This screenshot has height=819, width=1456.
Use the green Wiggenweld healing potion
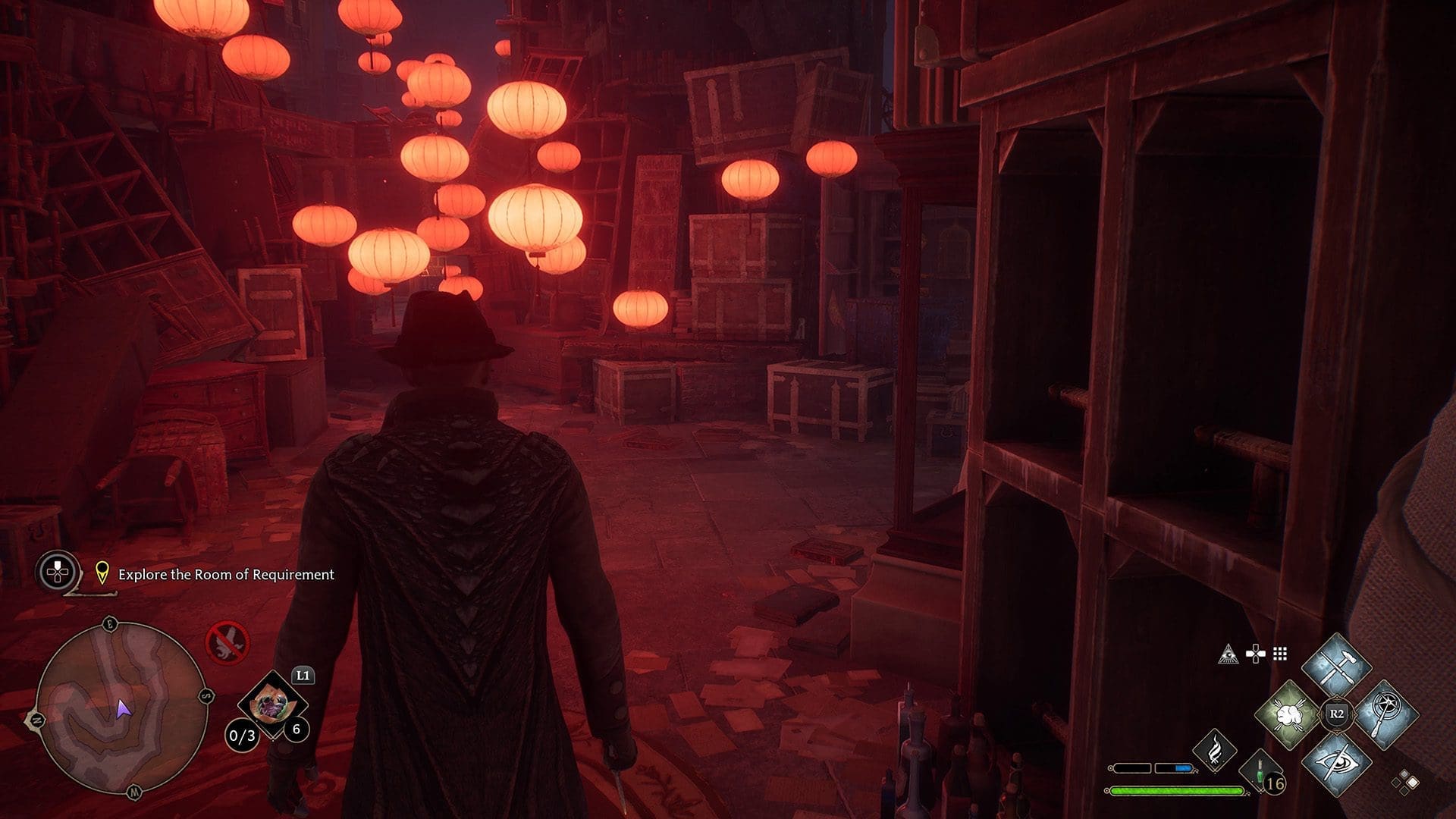coord(1262,773)
